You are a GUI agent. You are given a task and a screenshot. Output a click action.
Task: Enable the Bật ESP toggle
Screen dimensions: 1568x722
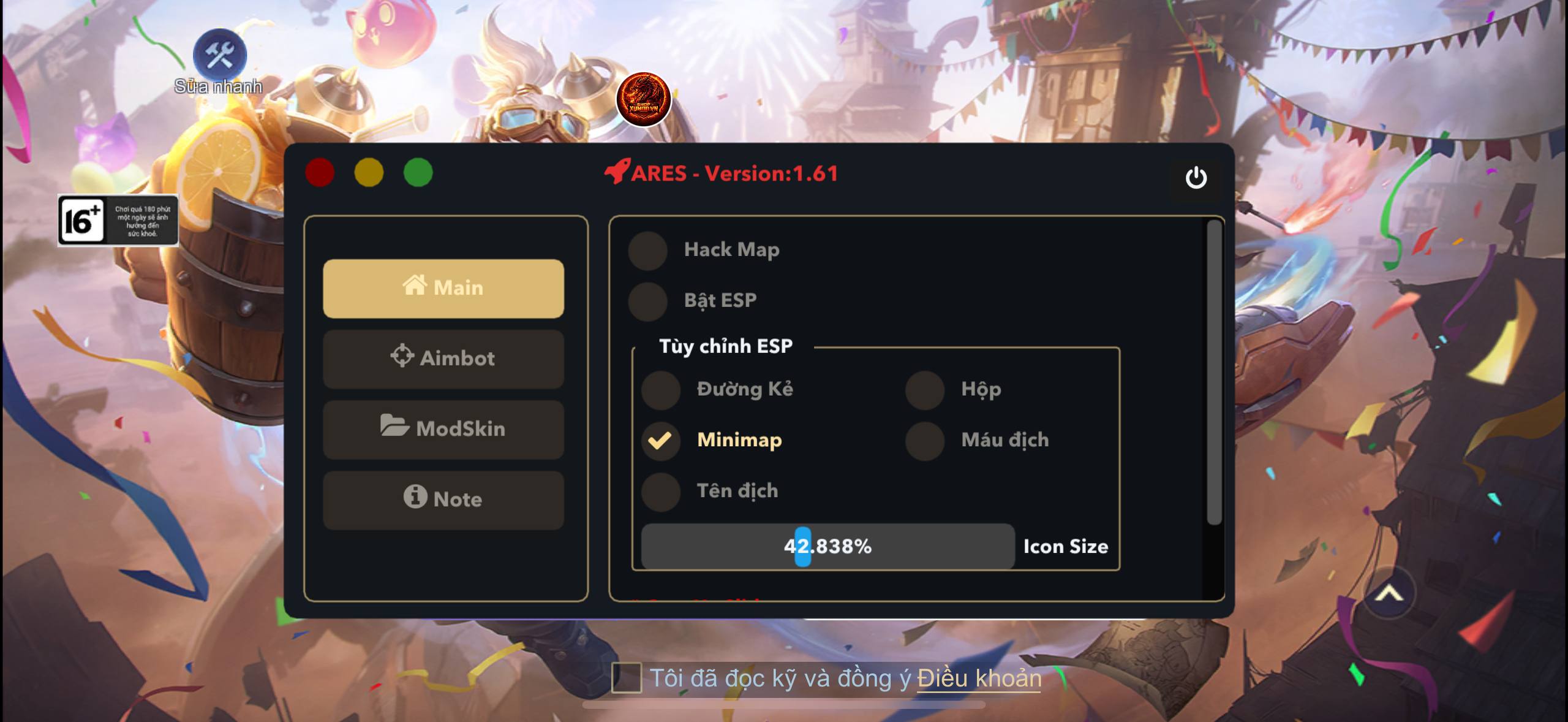coord(647,301)
